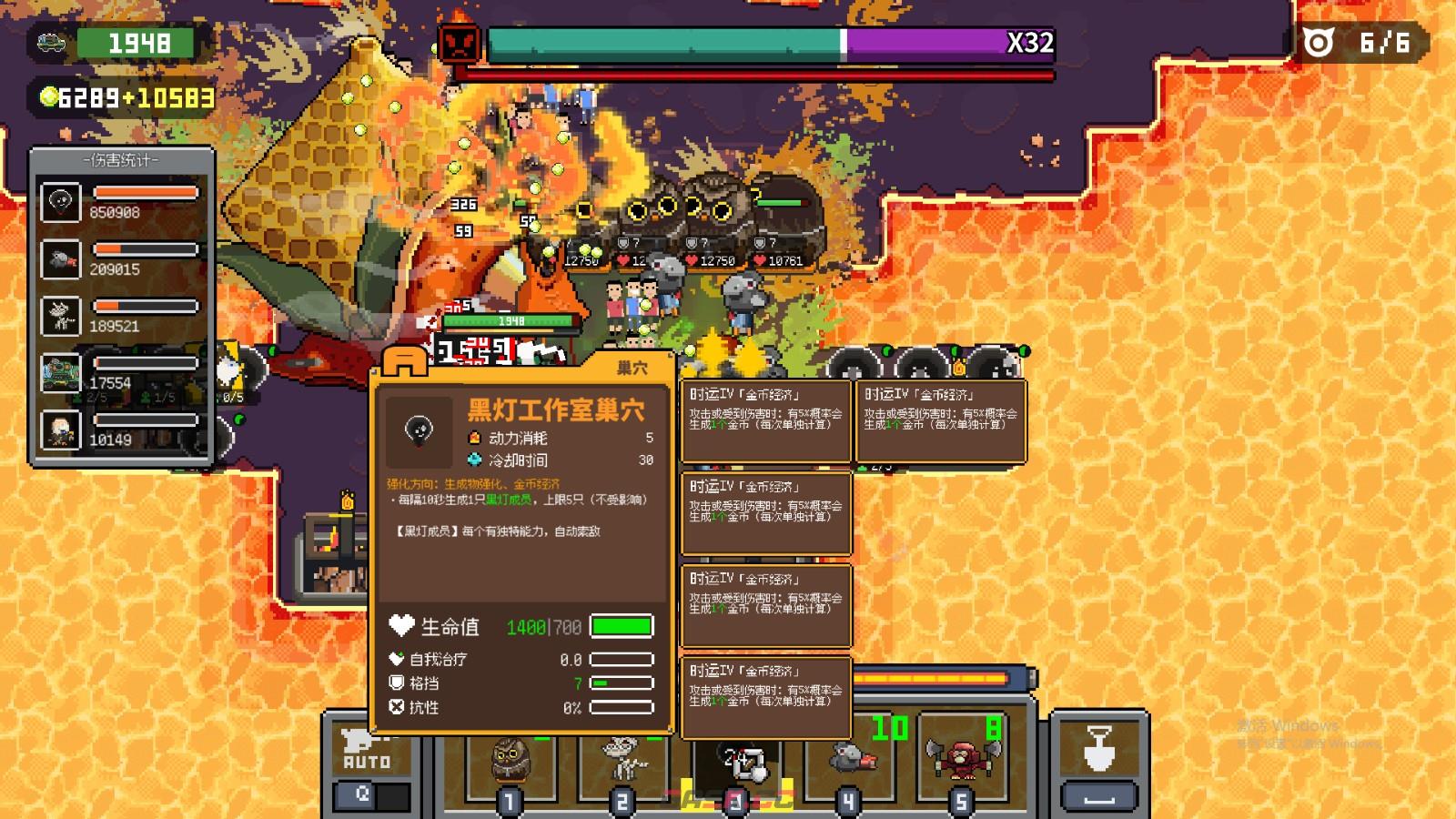Click the 黑灯工作室巢穴 title text
Screen dimensions: 1456x819
557,409
